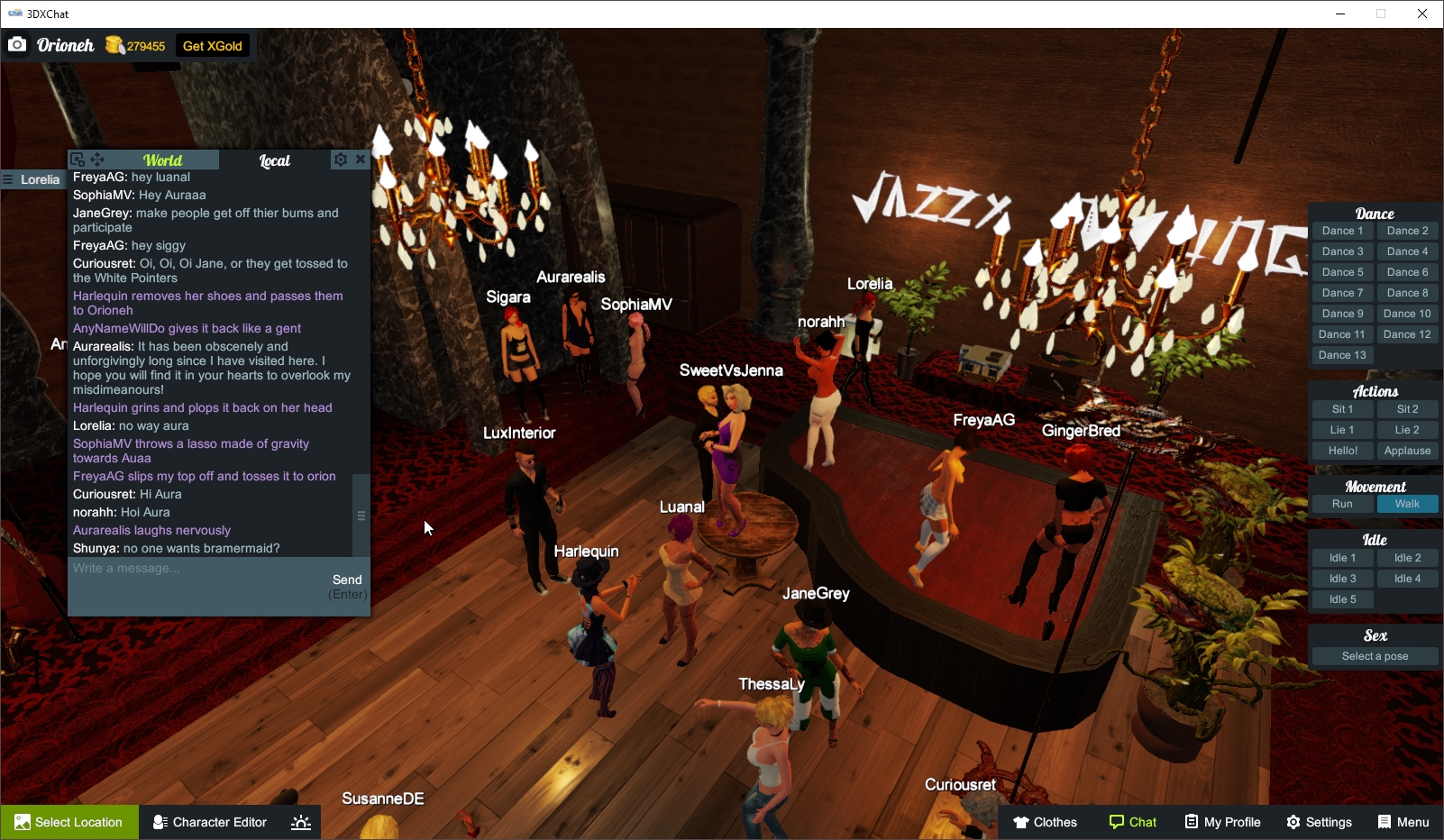Click the Get XGold button
Image resolution: width=1444 pixels, height=840 pixels.
tap(213, 44)
